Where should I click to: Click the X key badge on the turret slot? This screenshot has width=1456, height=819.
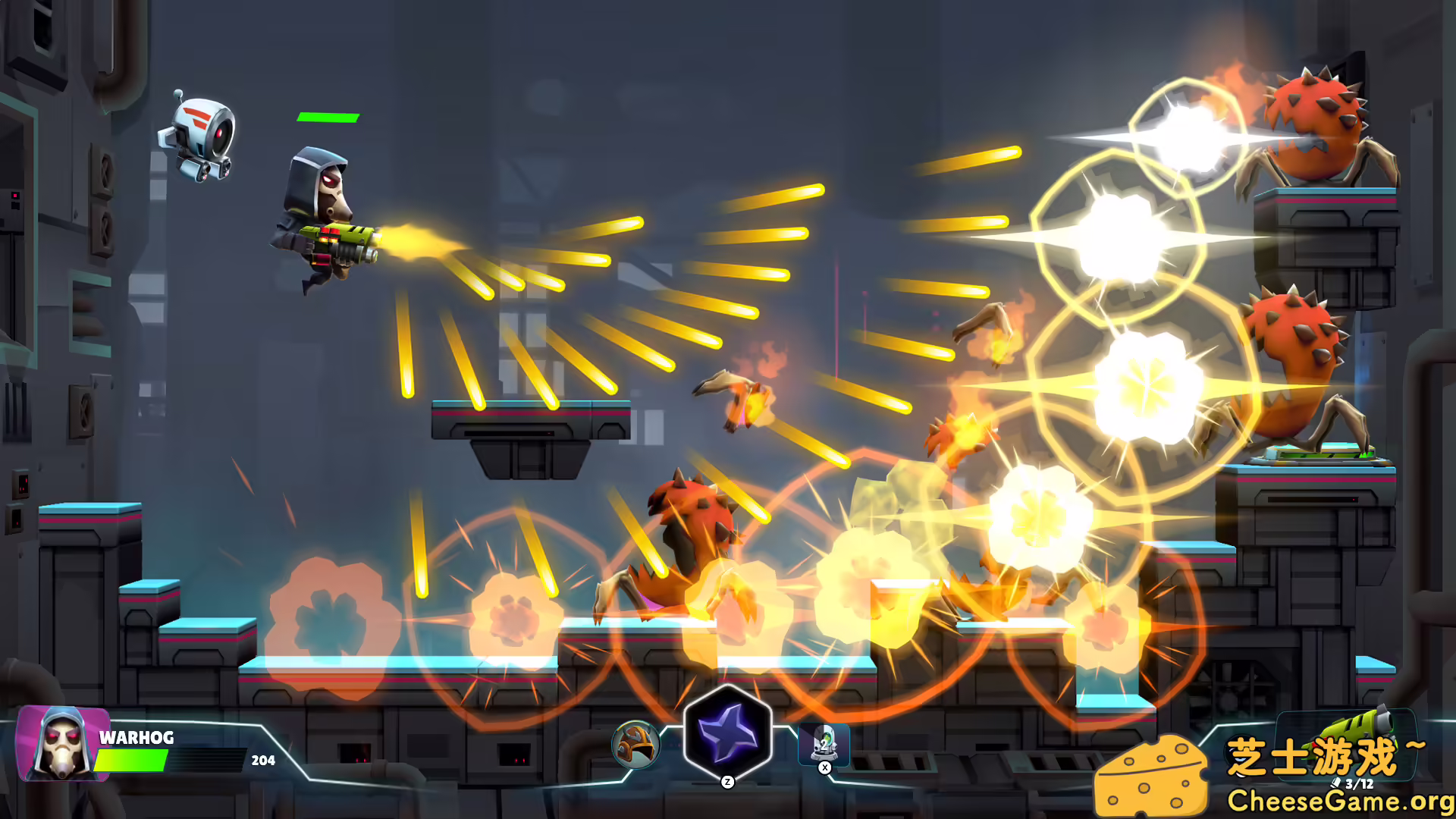point(824,767)
